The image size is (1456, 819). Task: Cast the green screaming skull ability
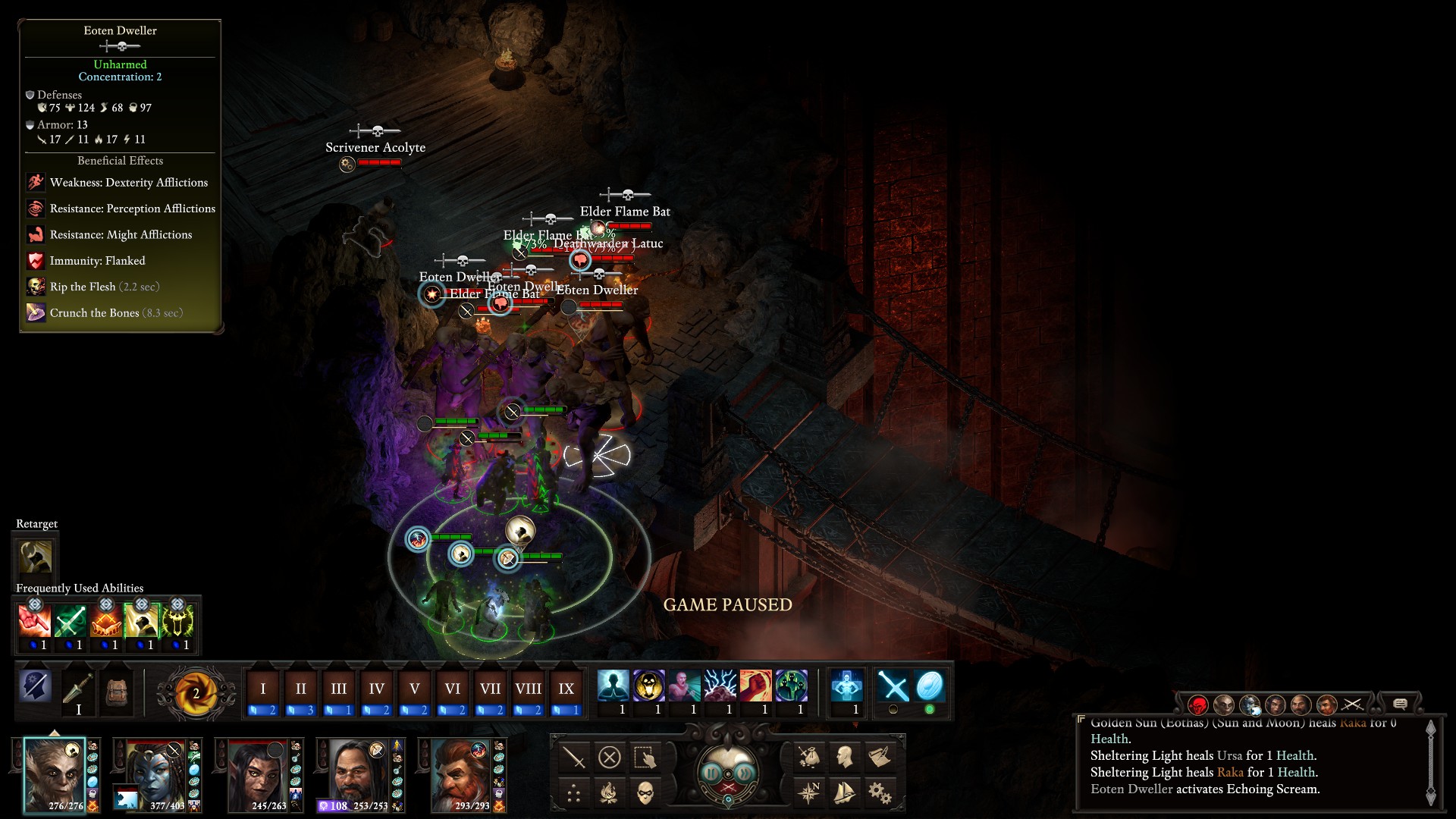click(x=177, y=622)
